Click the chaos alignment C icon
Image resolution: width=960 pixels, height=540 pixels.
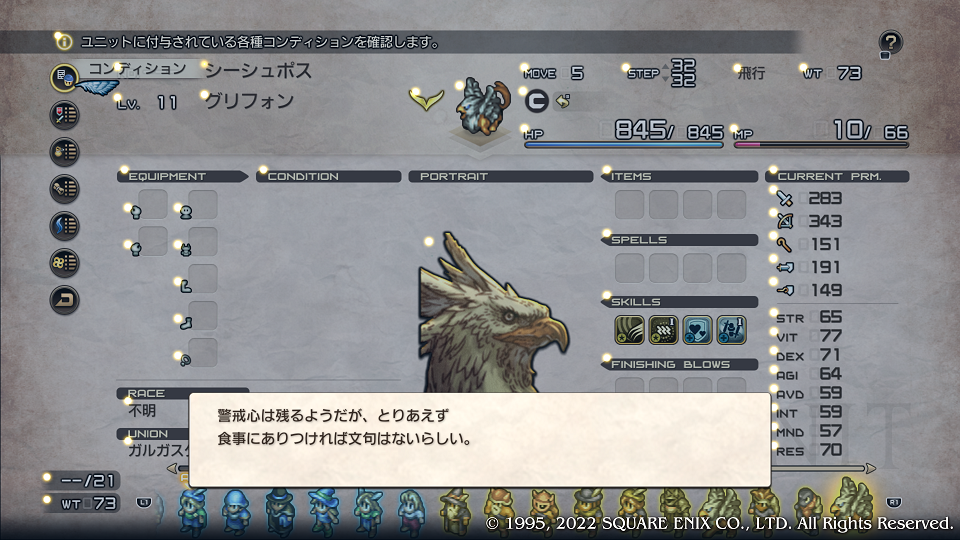[x=536, y=101]
